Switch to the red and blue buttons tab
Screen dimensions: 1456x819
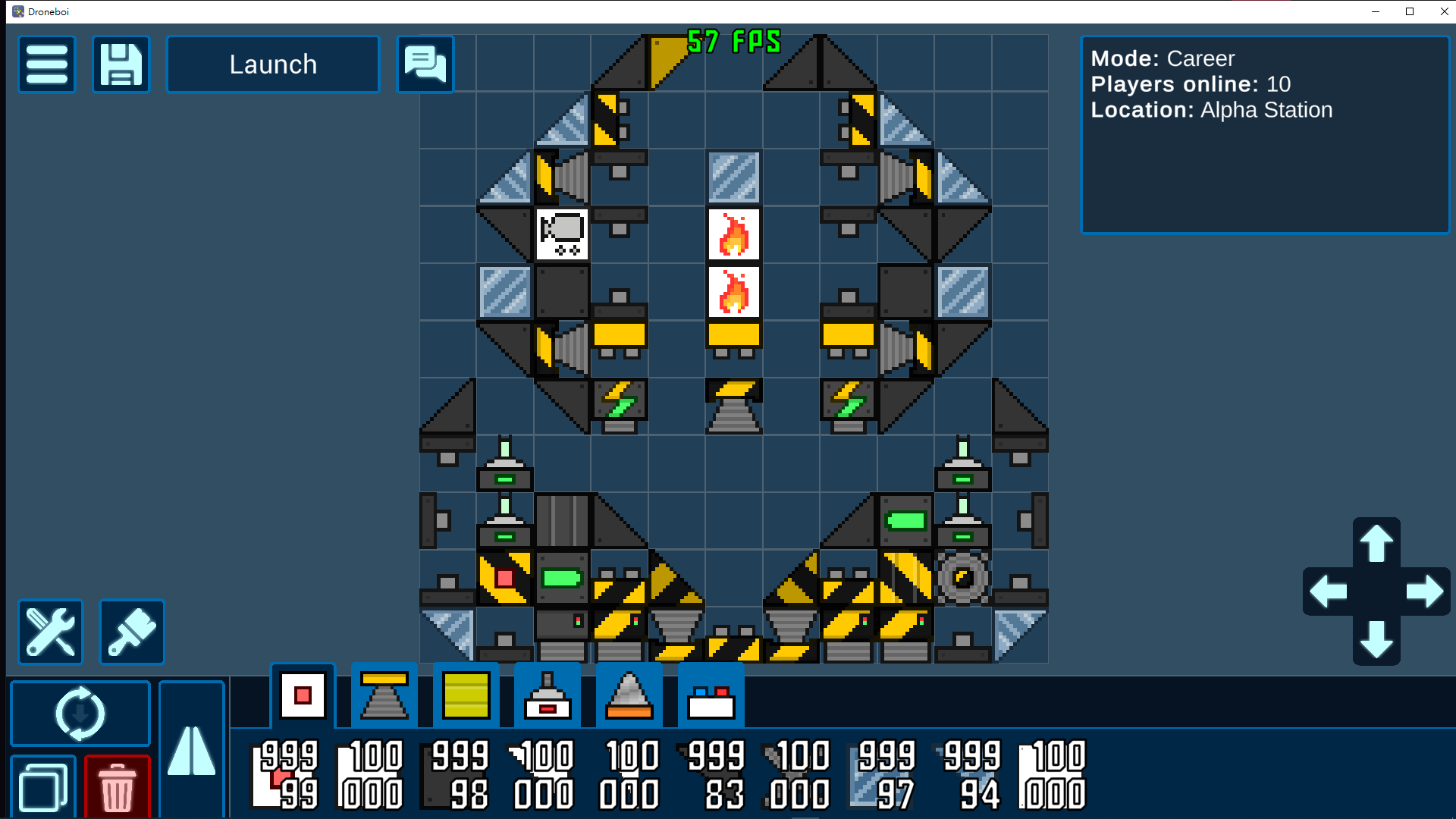click(711, 695)
